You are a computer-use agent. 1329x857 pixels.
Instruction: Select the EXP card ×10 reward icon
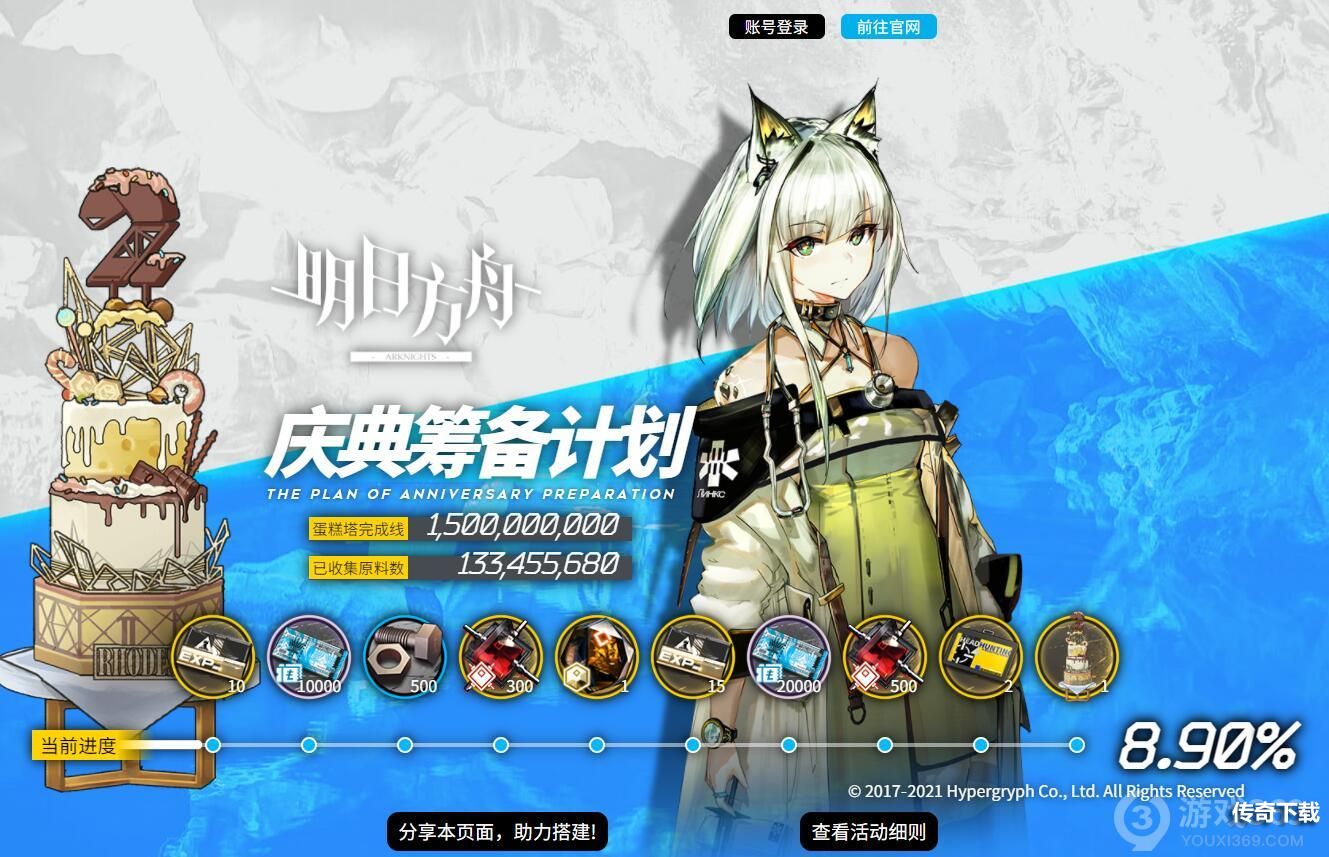click(211, 655)
